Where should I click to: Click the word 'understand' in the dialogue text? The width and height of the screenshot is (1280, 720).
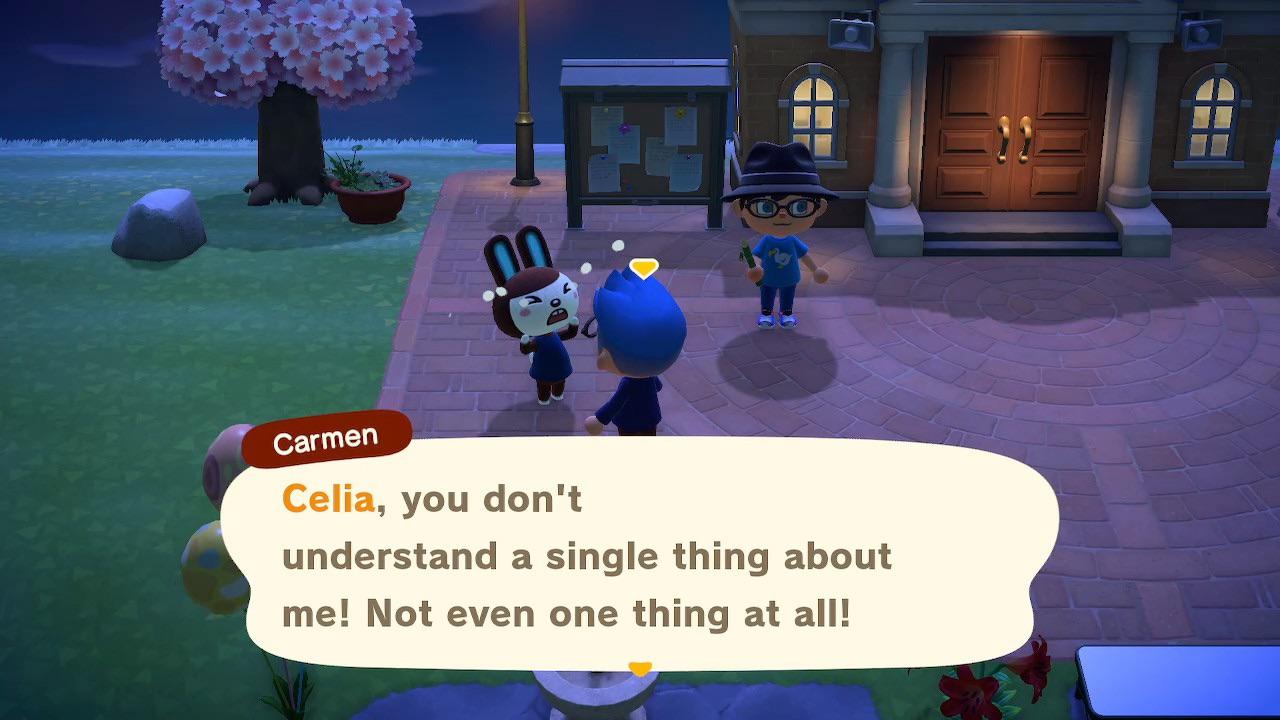coord(388,556)
